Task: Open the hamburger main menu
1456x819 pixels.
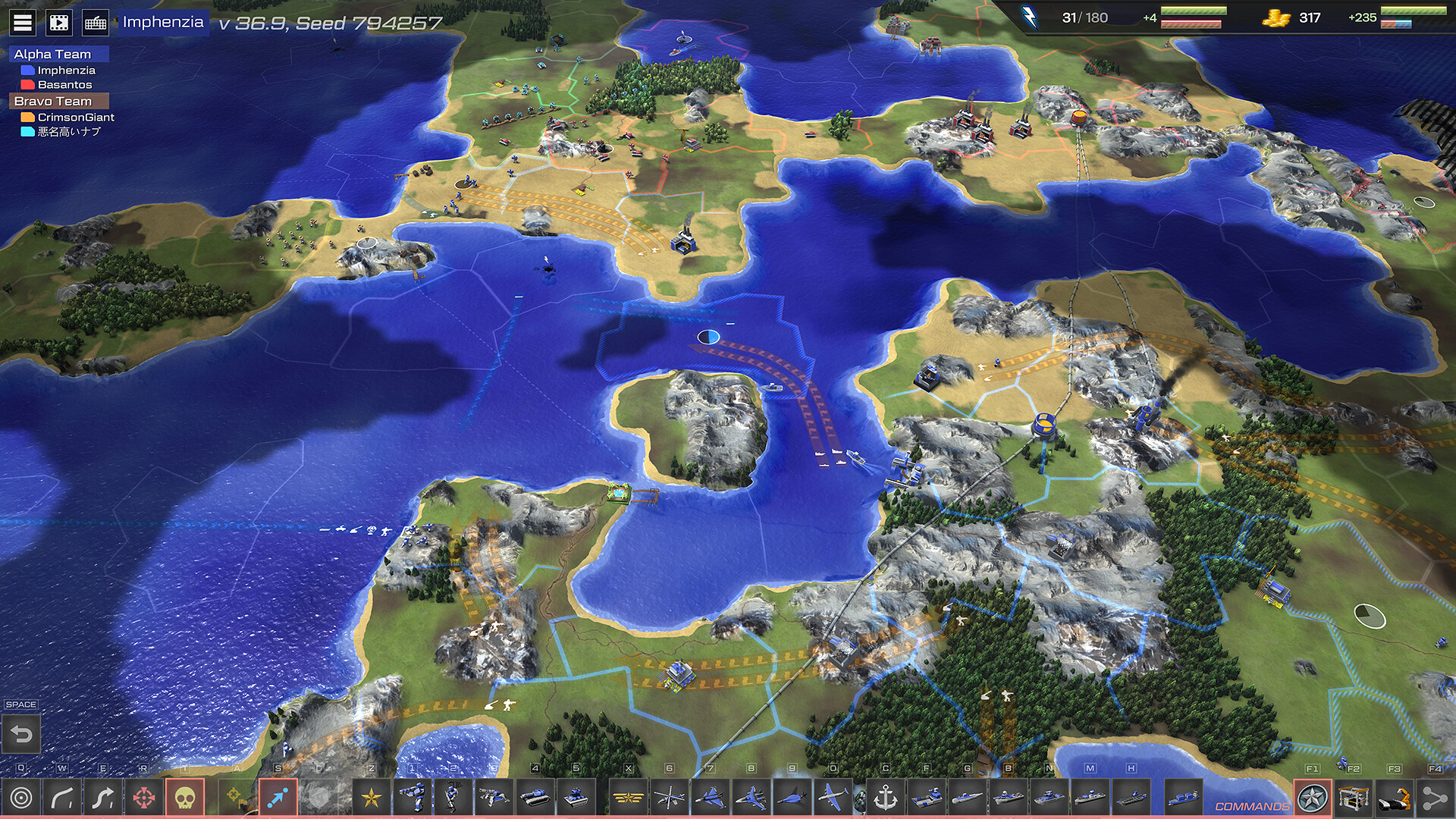Action: click(23, 23)
